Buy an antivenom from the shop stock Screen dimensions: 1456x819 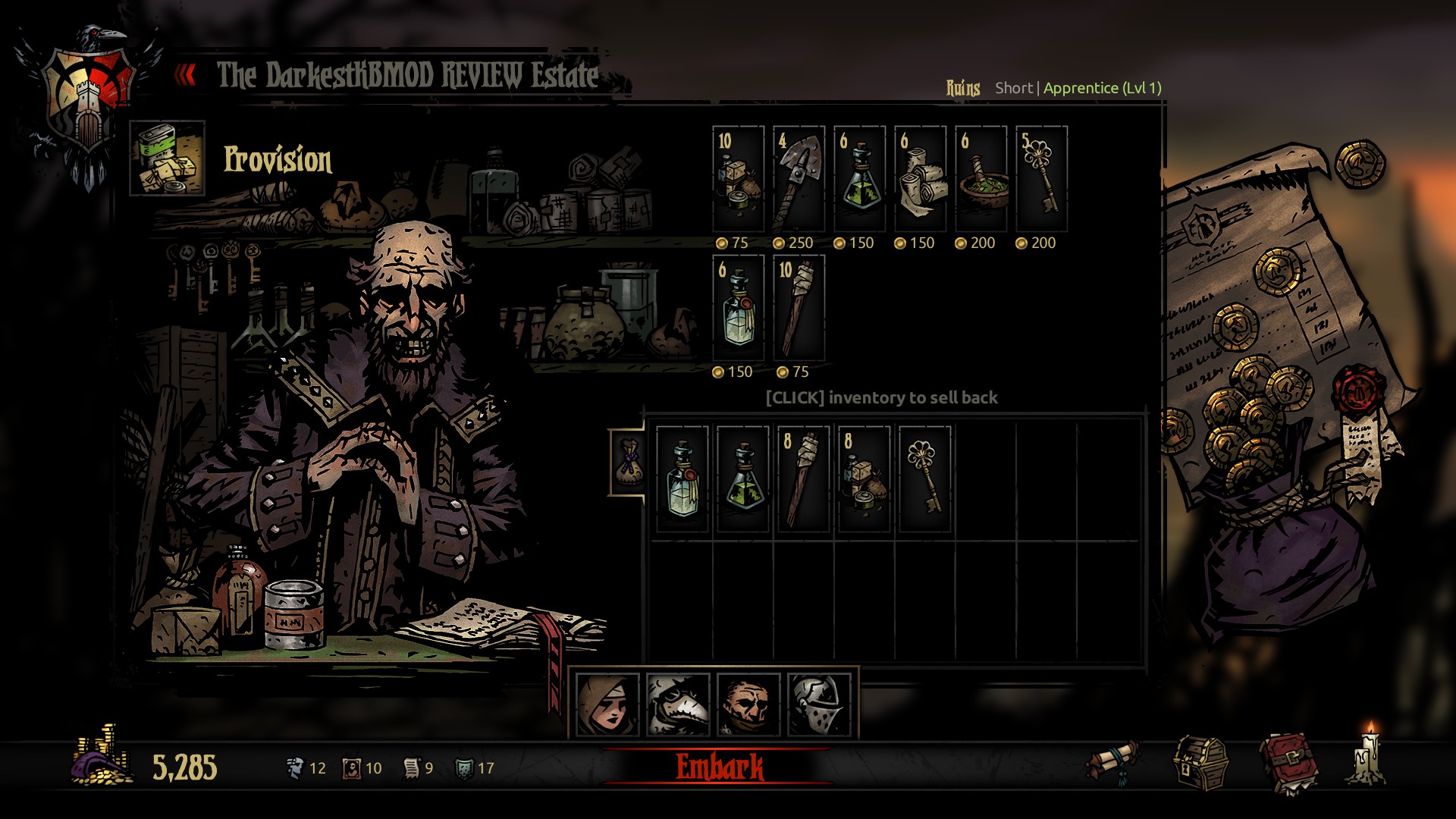click(859, 179)
